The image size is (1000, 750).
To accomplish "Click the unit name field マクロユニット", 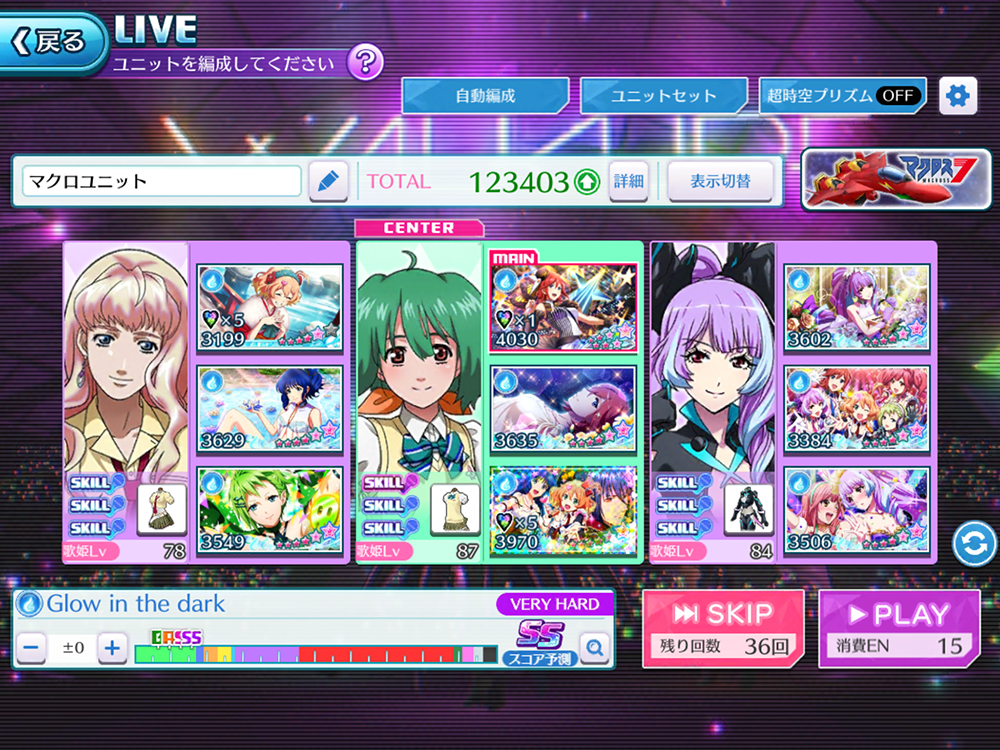I will pos(162,182).
